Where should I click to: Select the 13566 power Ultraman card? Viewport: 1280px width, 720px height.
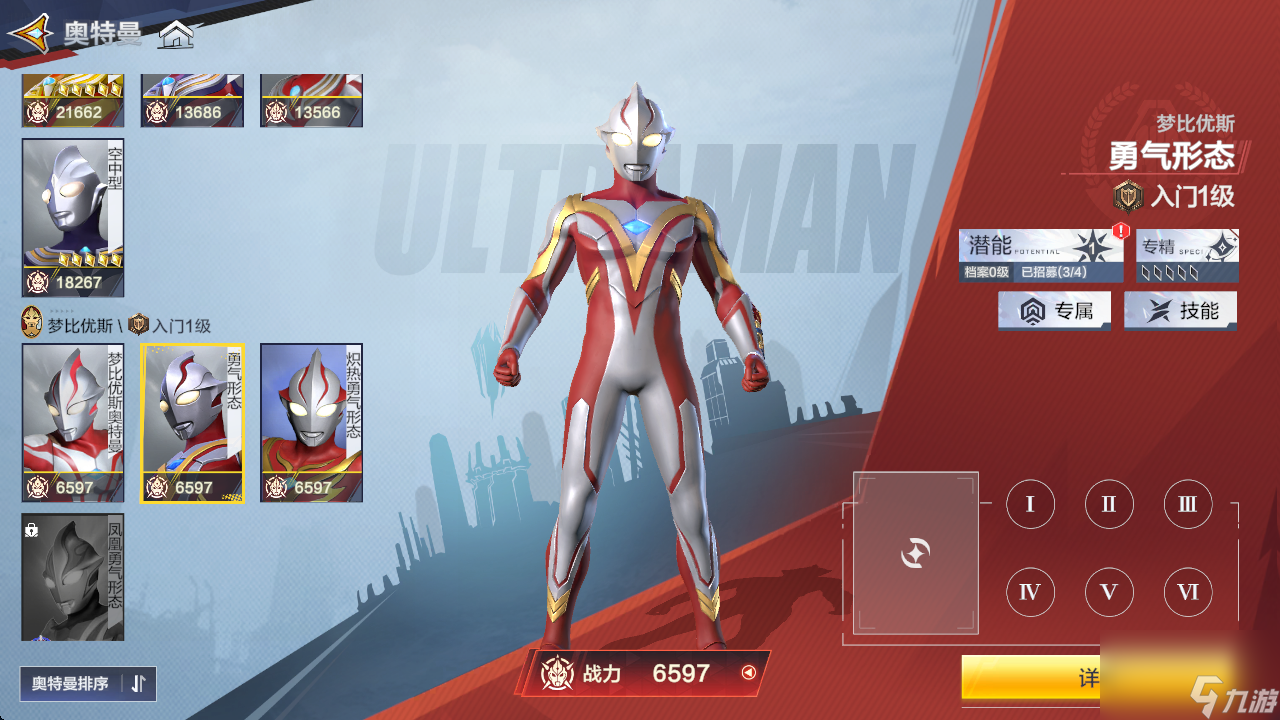coord(311,101)
